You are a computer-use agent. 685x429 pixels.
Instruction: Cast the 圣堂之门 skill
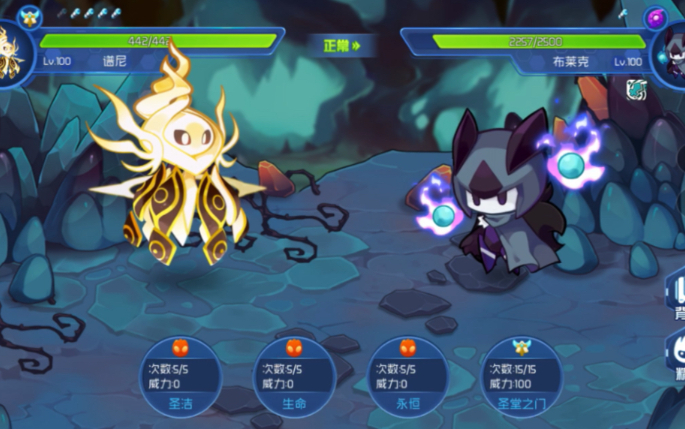pos(521,378)
